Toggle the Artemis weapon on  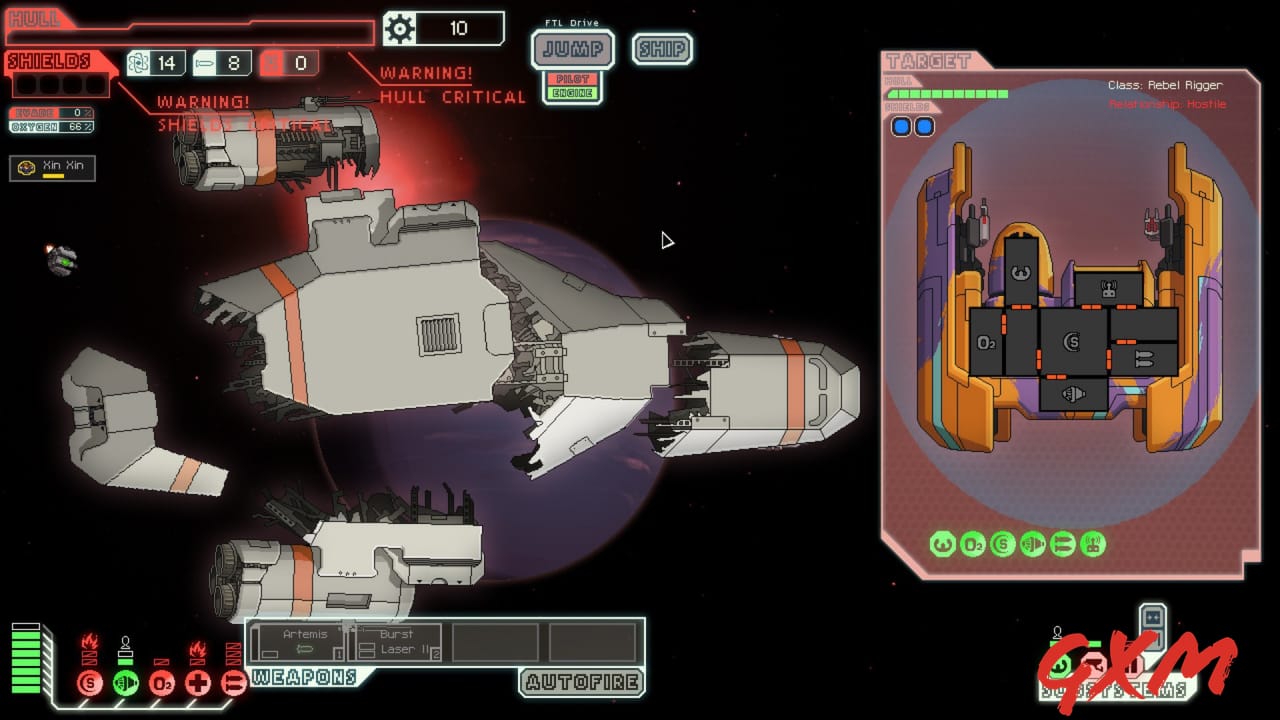300,640
